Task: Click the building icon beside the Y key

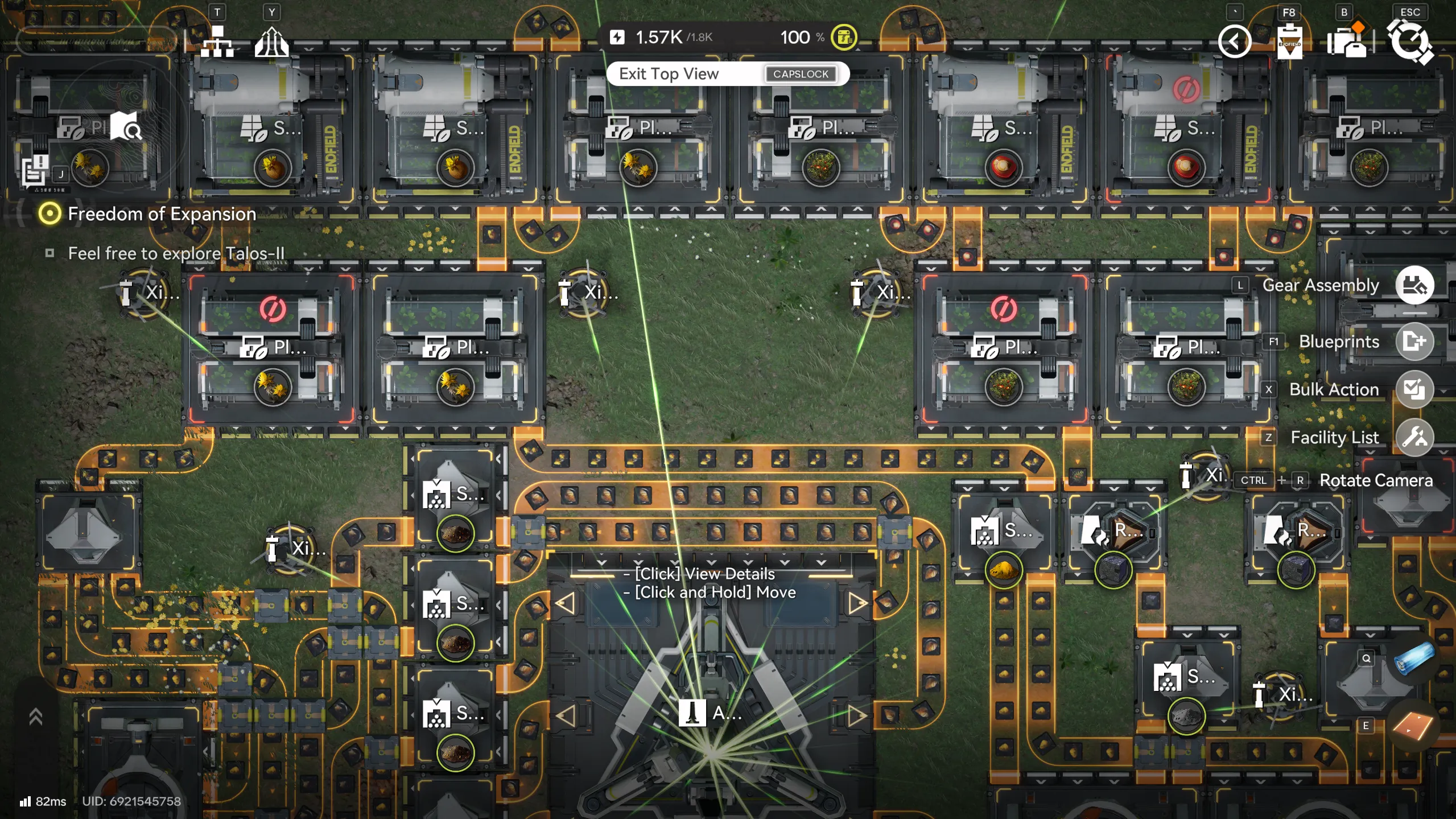Action: pos(271,41)
